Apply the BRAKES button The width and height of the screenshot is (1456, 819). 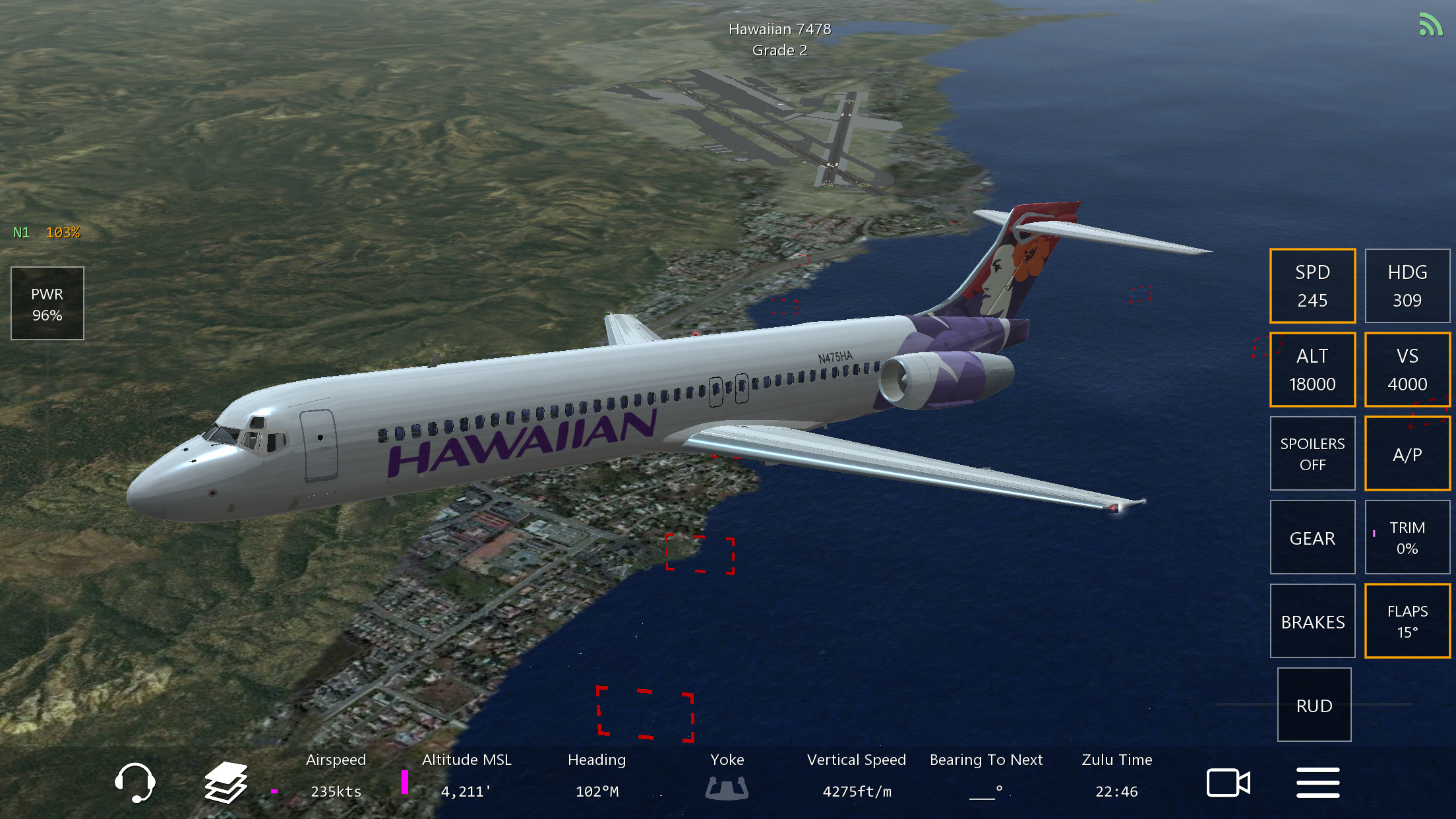coord(1312,621)
